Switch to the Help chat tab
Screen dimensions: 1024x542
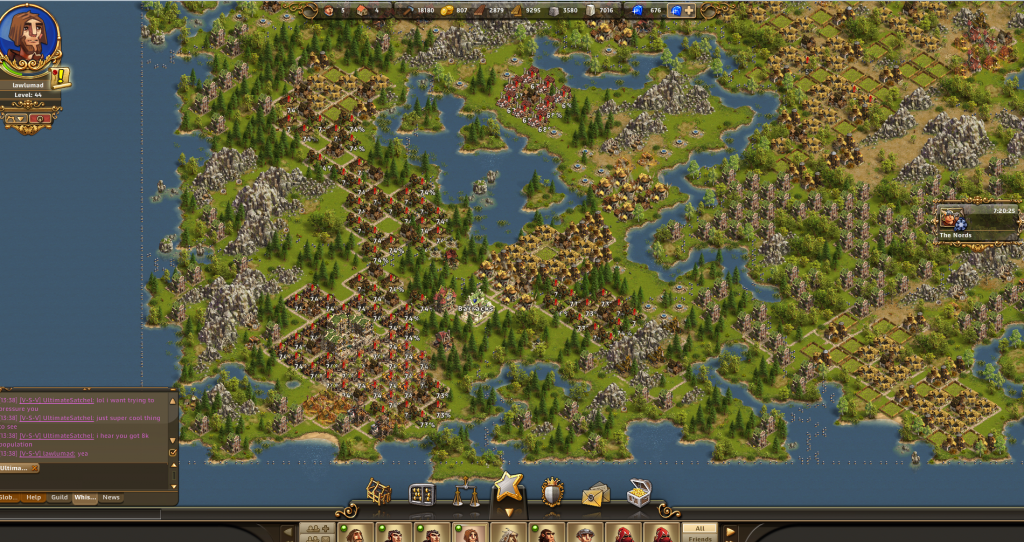pos(34,497)
